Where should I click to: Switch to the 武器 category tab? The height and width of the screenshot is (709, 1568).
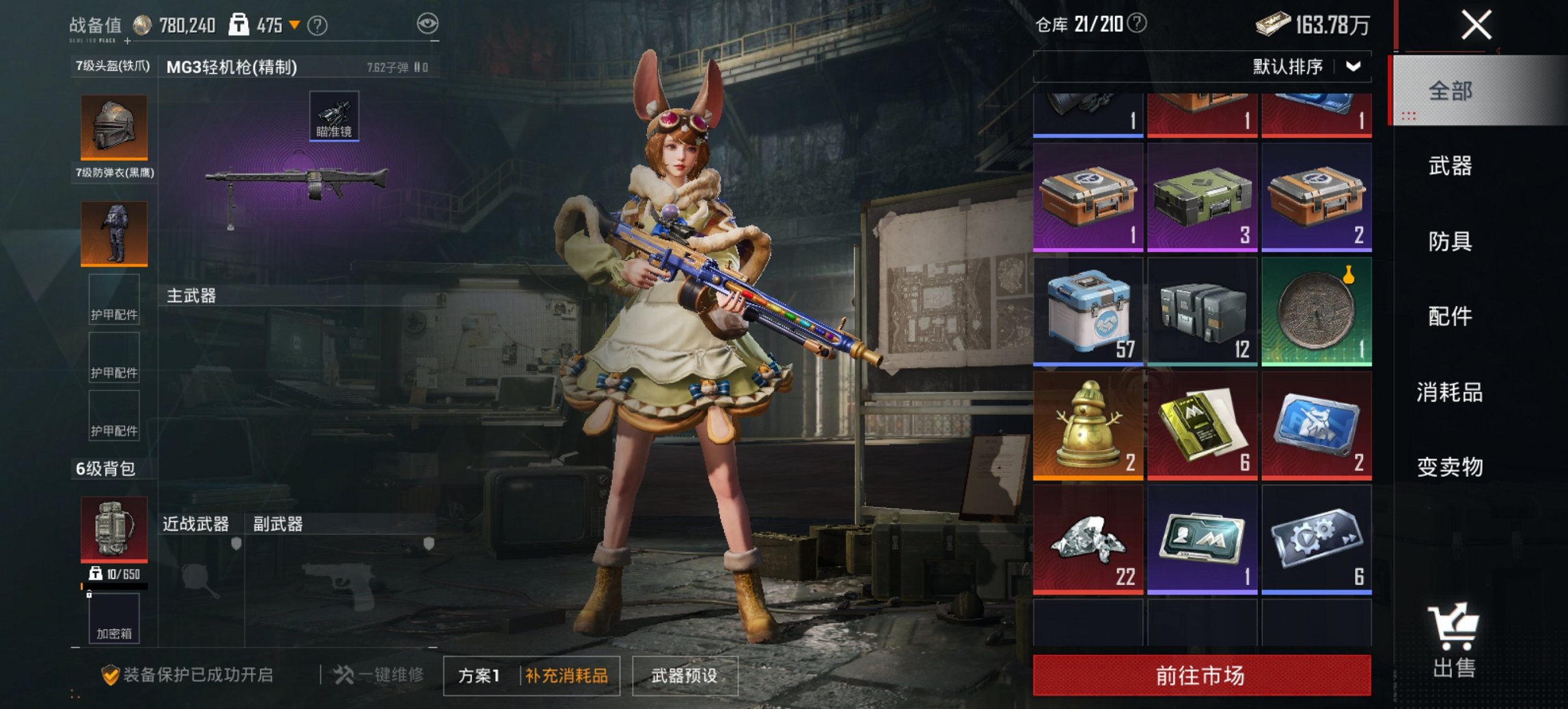point(1449,166)
